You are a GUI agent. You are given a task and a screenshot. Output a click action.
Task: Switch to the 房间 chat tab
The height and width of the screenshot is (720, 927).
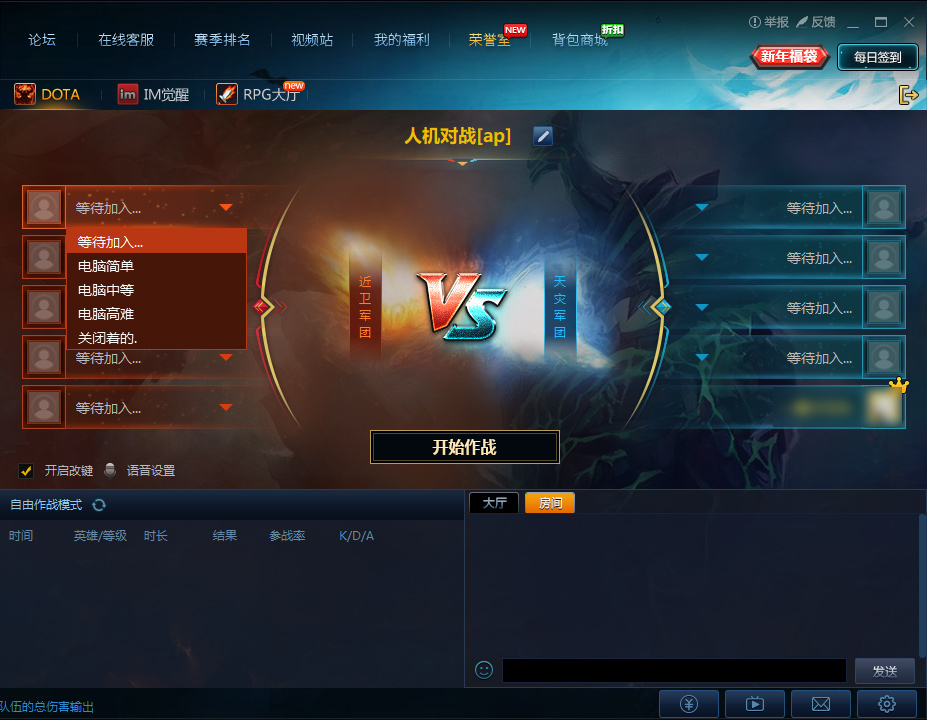click(x=550, y=503)
